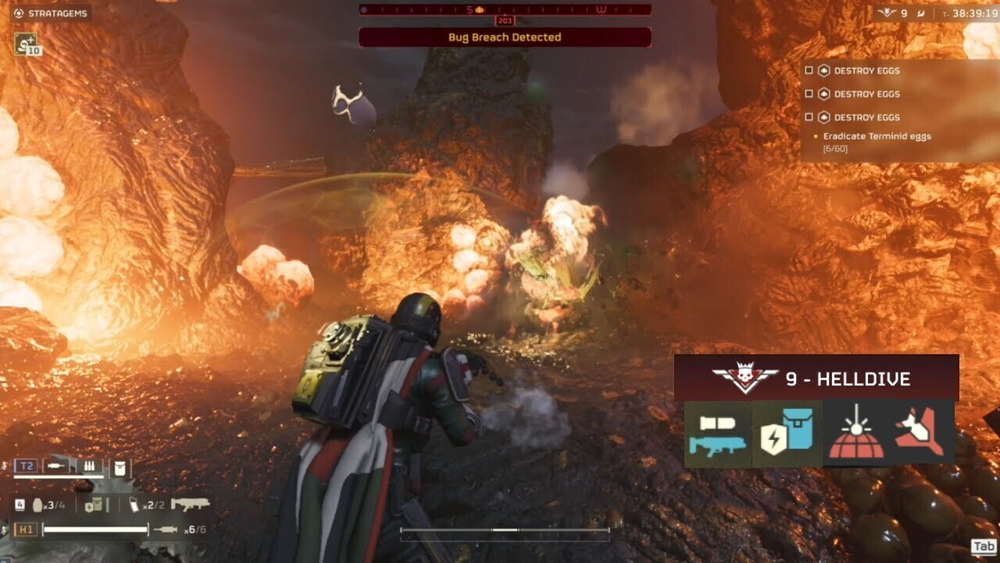Switch to the support launcher silhouette in HUD
The width and height of the screenshot is (1000, 563).
pos(190,505)
